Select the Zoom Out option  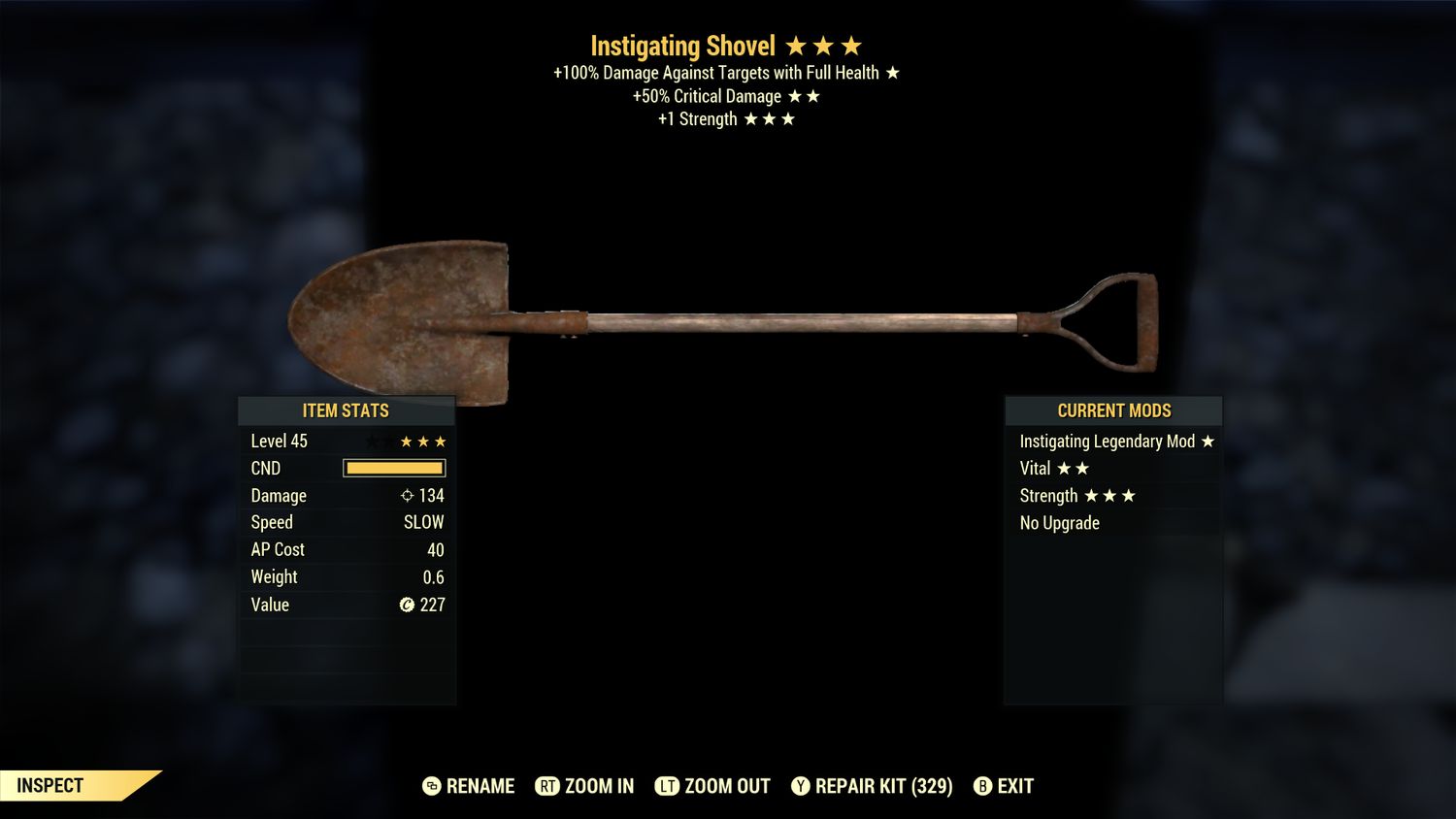tap(713, 786)
